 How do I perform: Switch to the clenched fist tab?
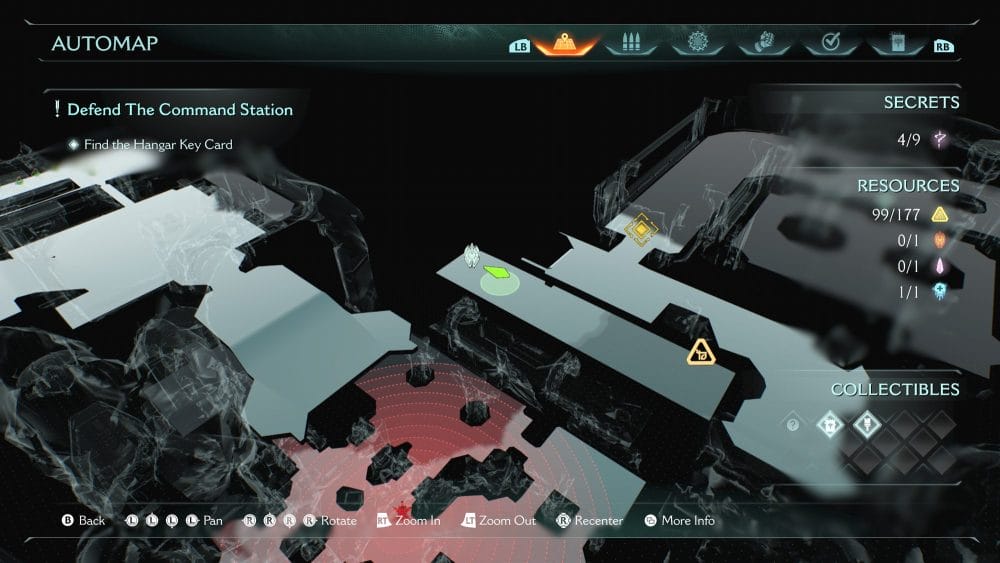pyautogui.click(x=763, y=44)
